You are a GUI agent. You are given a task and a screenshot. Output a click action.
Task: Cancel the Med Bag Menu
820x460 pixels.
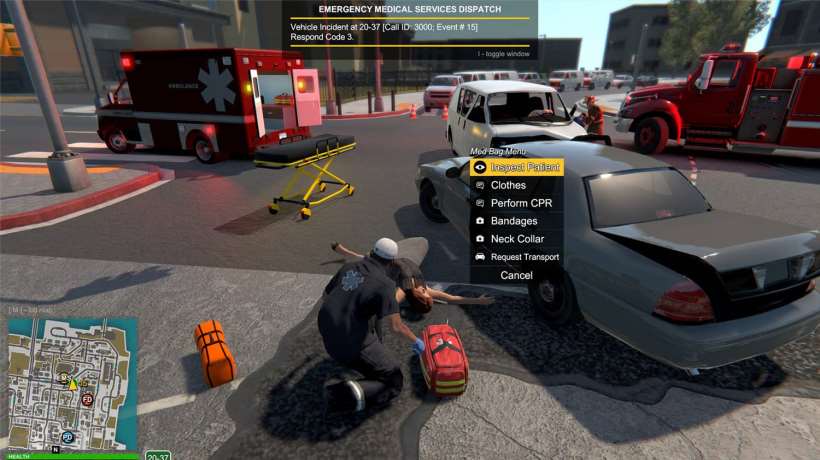516,275
